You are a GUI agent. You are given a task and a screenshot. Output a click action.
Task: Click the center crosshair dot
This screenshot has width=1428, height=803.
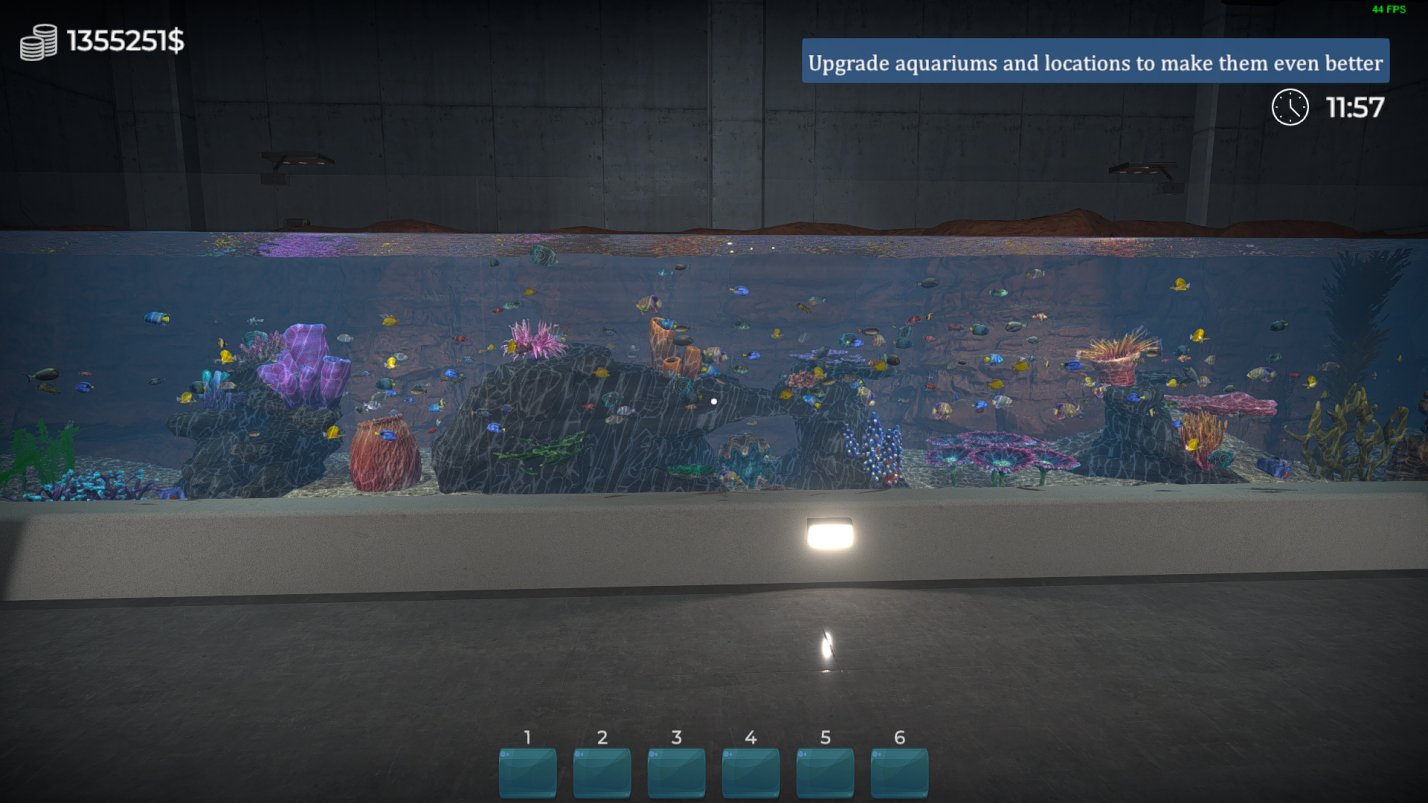(x=713, y=400)
